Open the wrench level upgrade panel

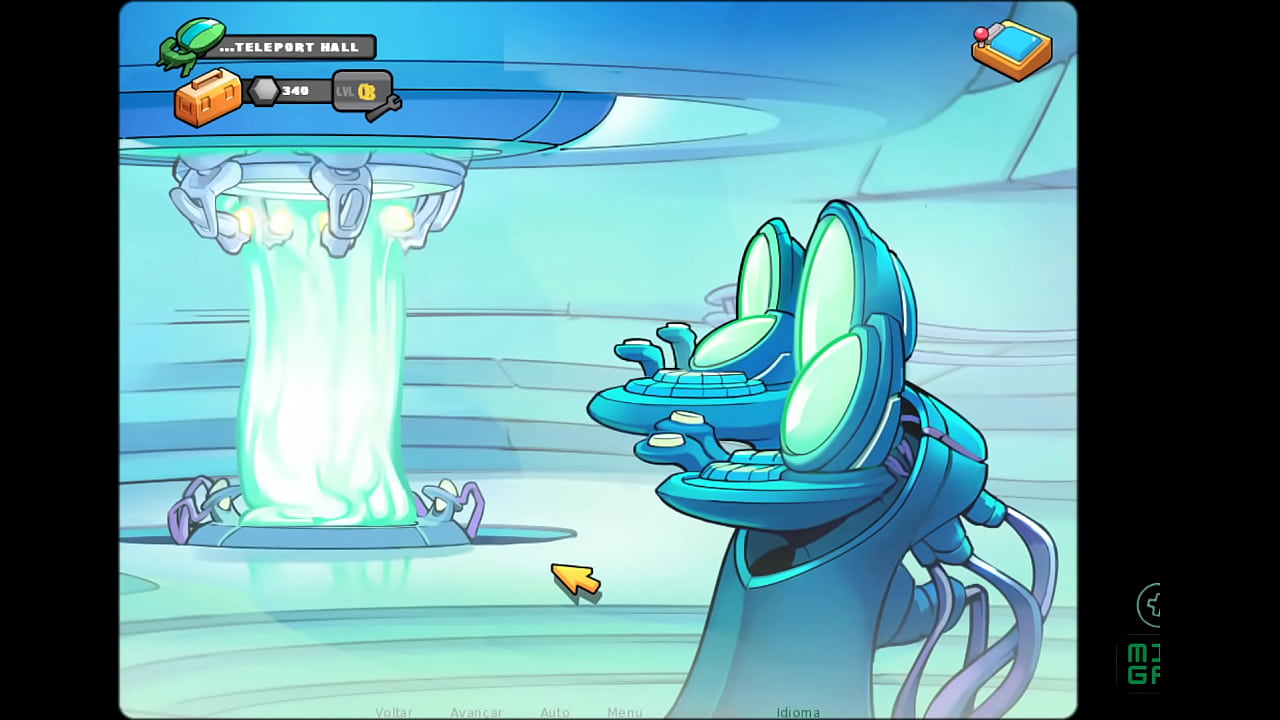pyautogui.click(x=365, y=93)
